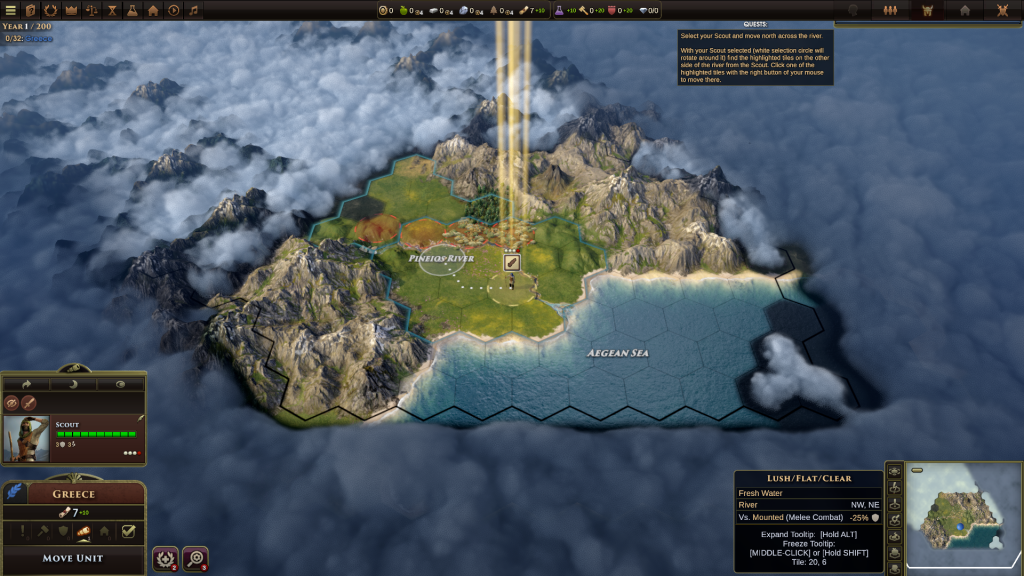Image resolution: width=1024 pixels, height=576 pixels.
Task: Click the laurel wreath icon in top bar
Action: 51,10
